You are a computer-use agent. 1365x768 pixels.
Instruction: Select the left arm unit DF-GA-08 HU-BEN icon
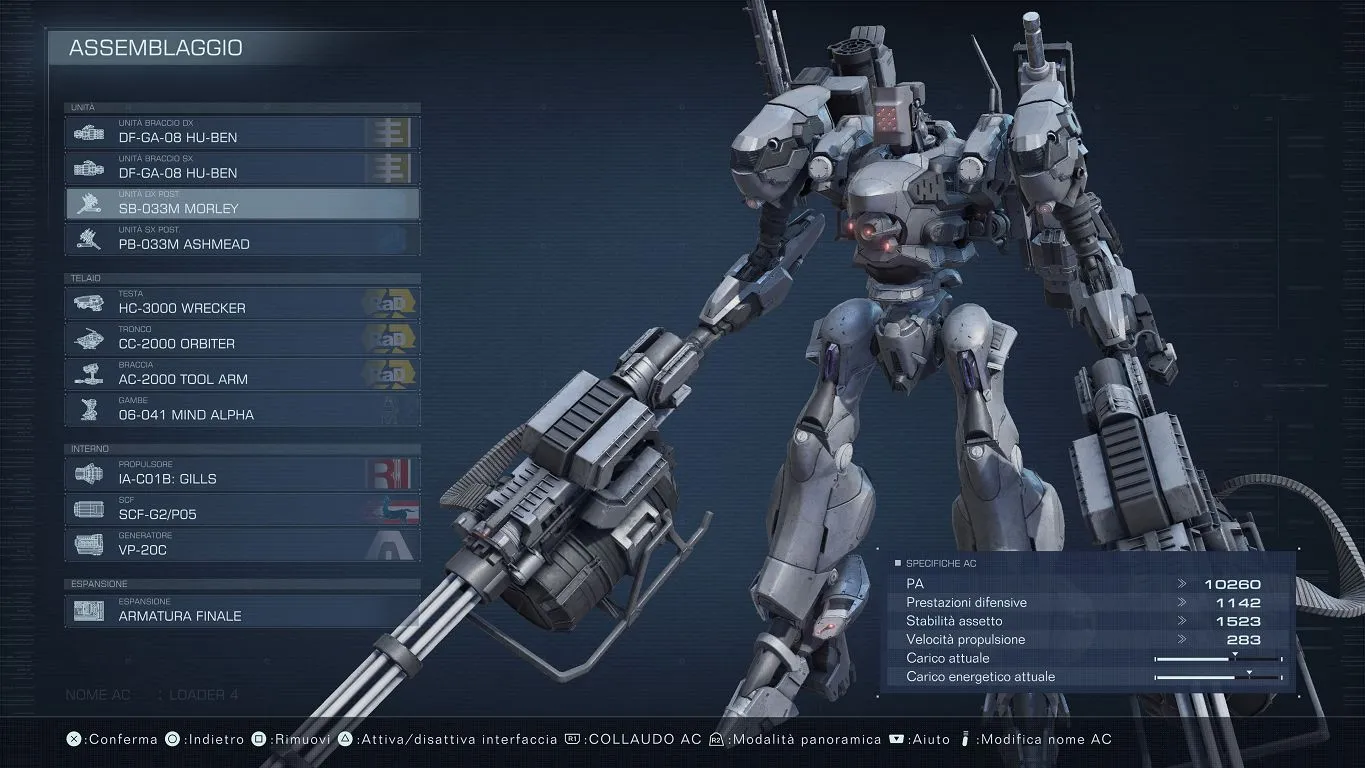click(88, 167)
